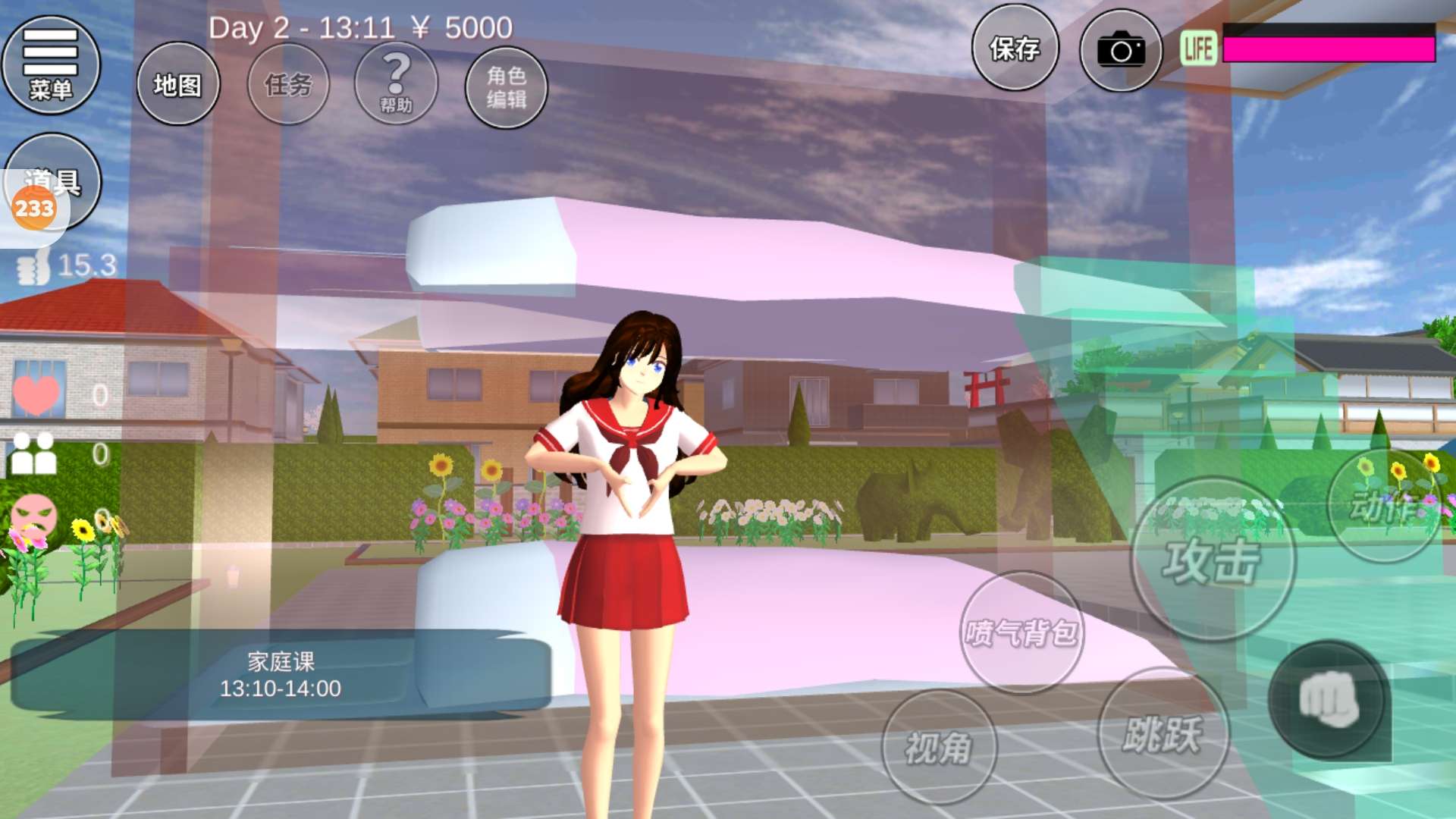Select the two-people friends icon

coord(34,453)
